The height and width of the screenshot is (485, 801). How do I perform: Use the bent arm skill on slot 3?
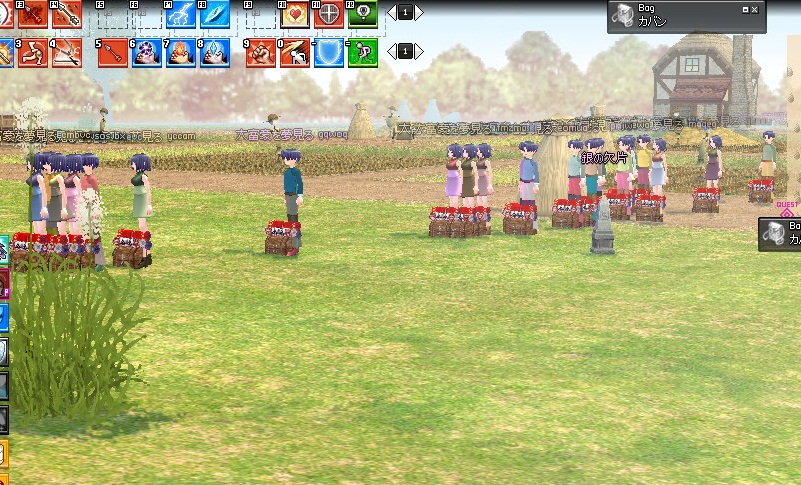coord(32,51)
